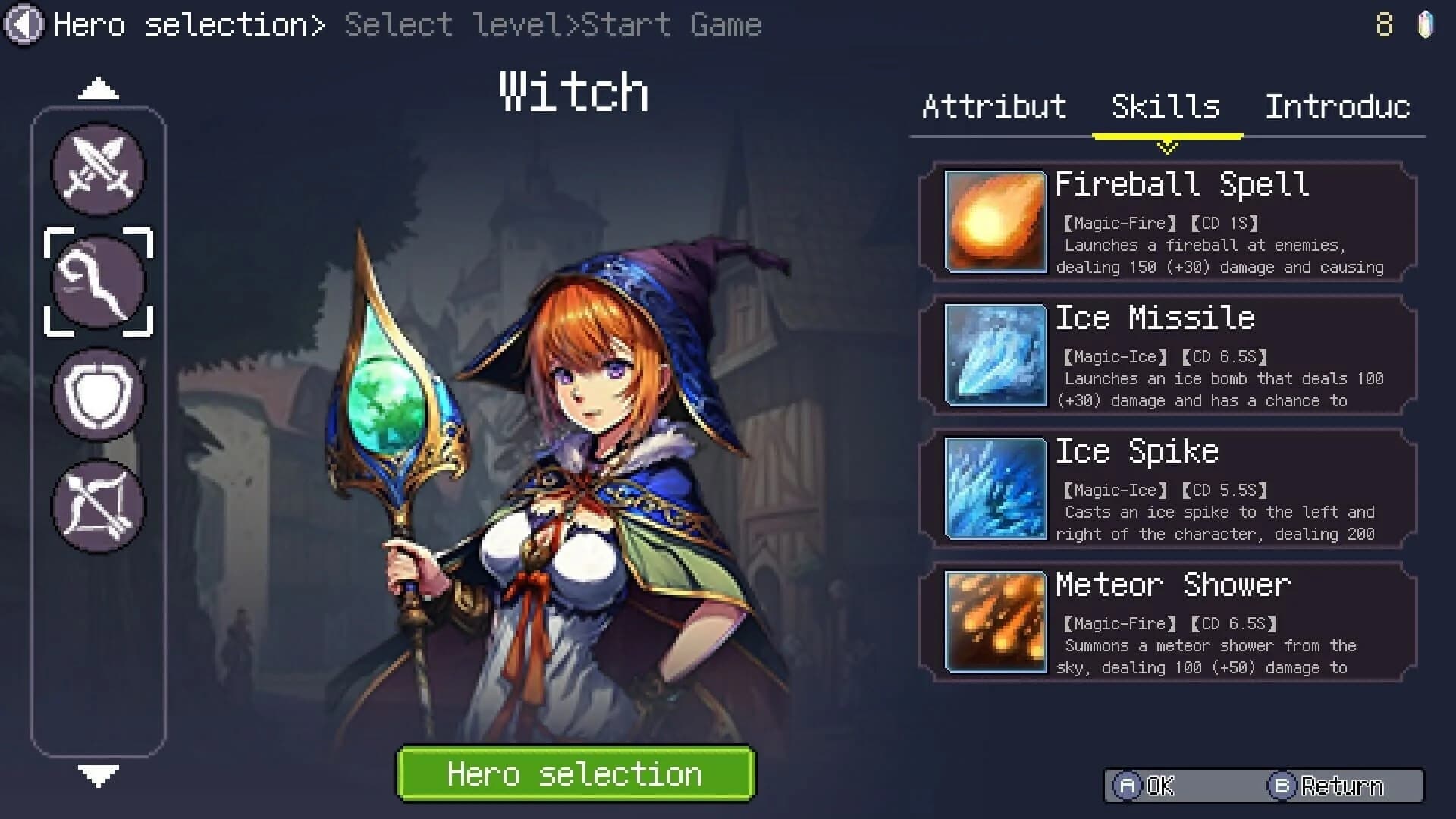1456x819 pixels.
Task: Select the shield defender class icon
Action: (x=99, y=392)
